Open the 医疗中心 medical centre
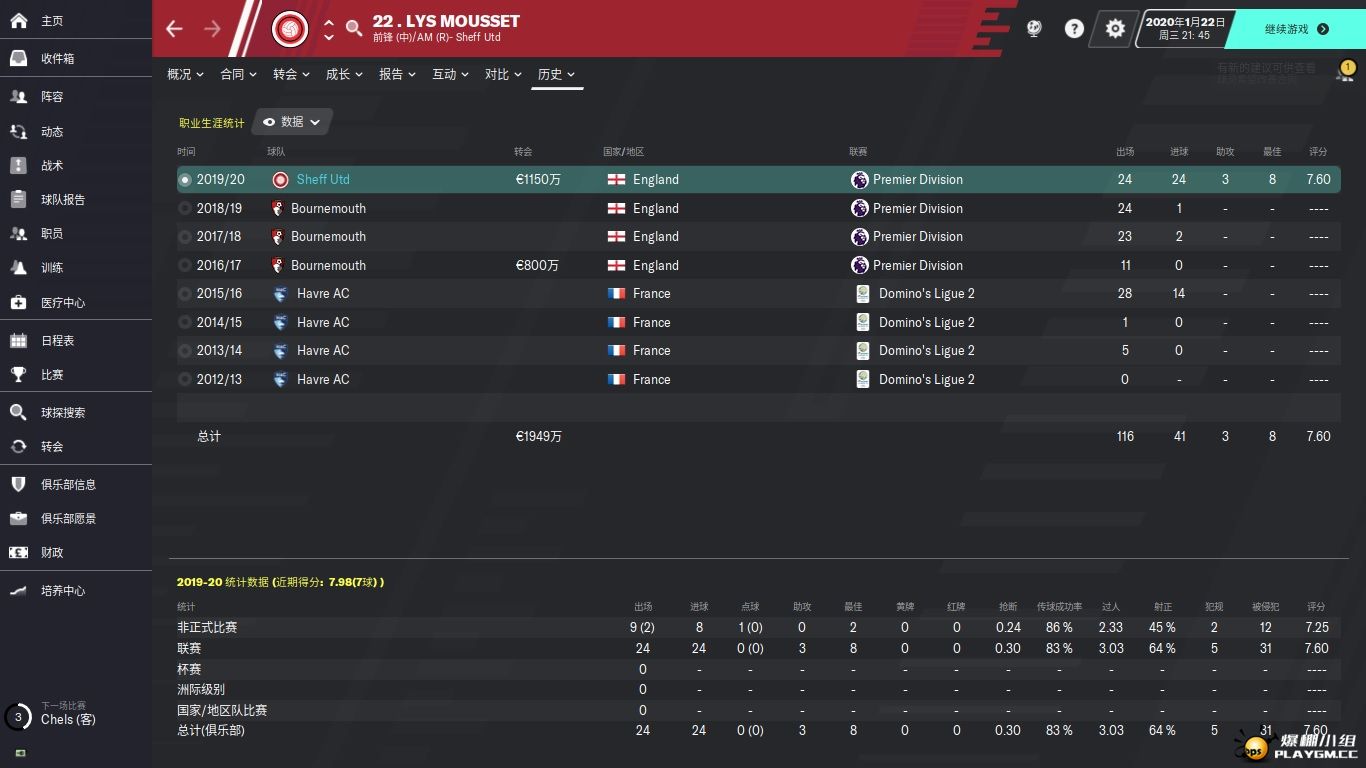Viewport: 1366px width, 768px height. (x=62, y=303)
